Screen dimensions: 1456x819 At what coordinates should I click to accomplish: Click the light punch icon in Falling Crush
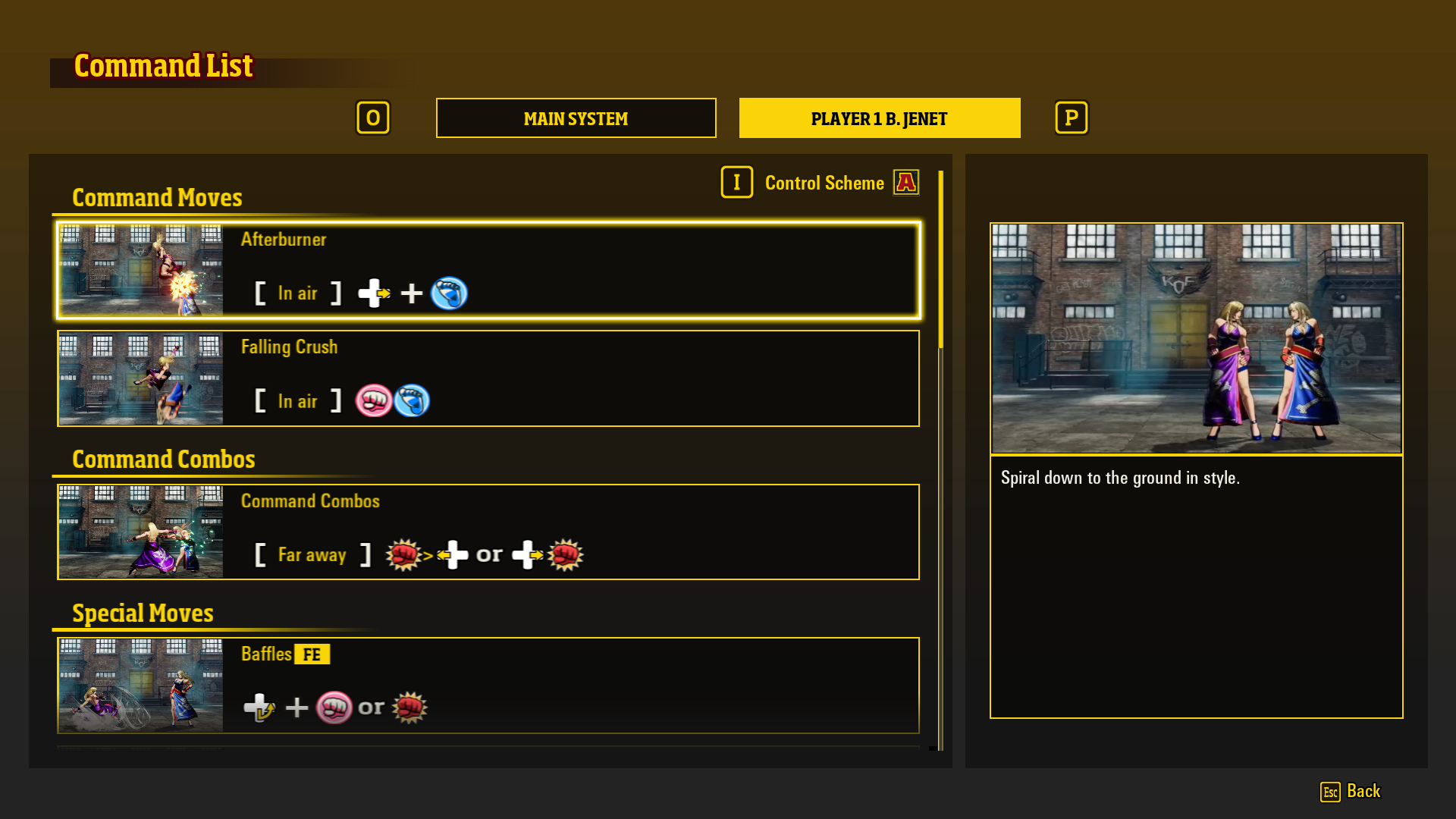pyautogui.click(x=375, y=400)
